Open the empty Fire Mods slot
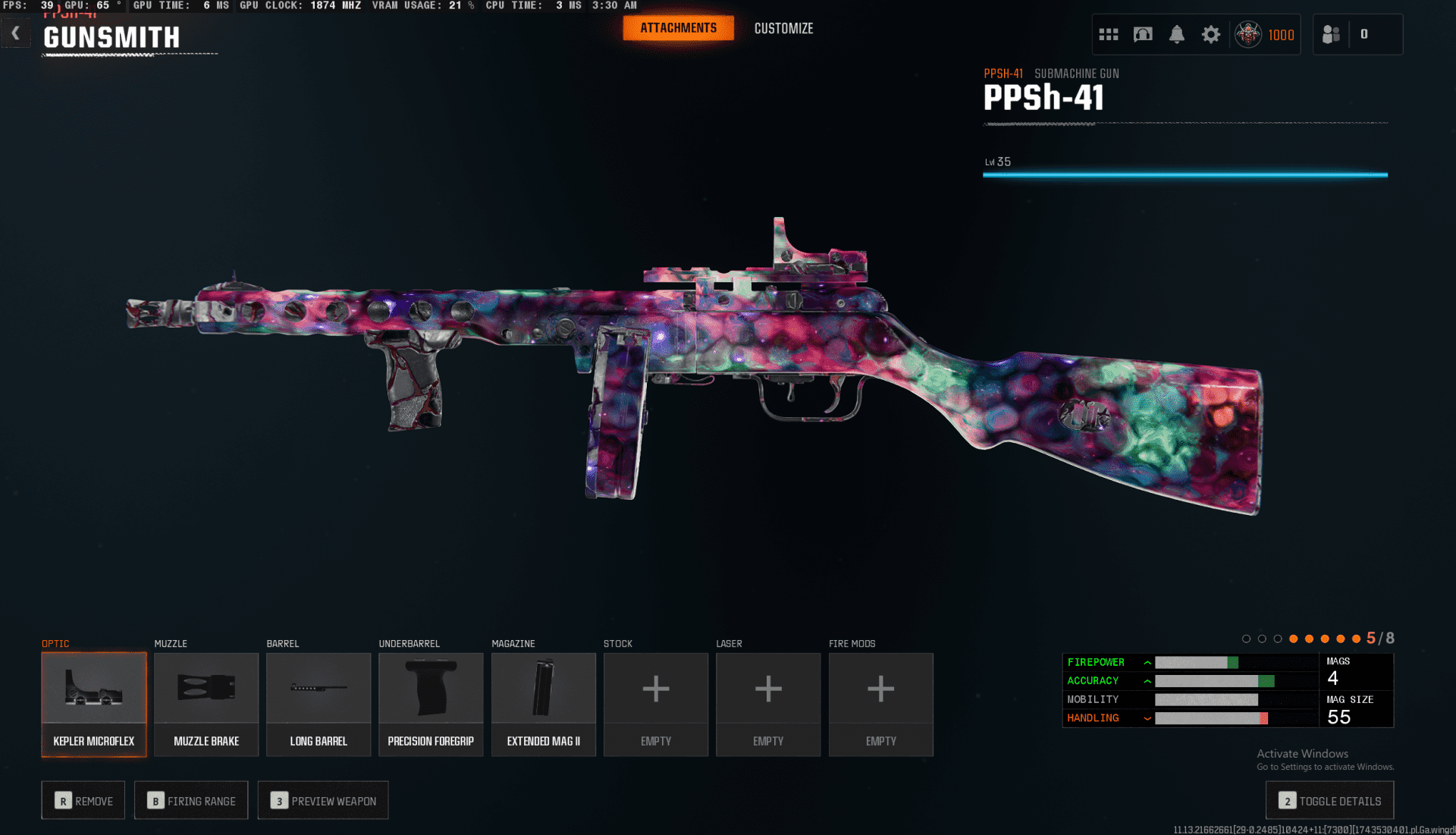This screenshot has height=835, width=1456. (880, 704)
